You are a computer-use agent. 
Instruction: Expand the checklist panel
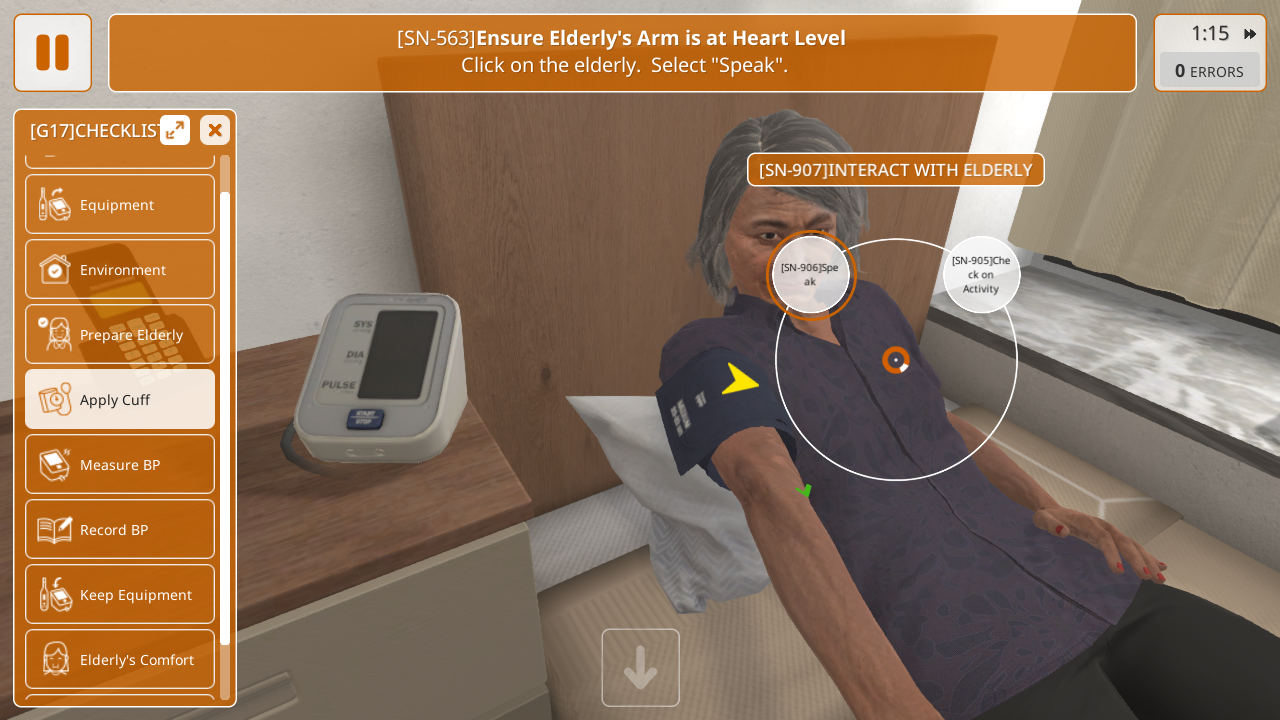[175, 130]
